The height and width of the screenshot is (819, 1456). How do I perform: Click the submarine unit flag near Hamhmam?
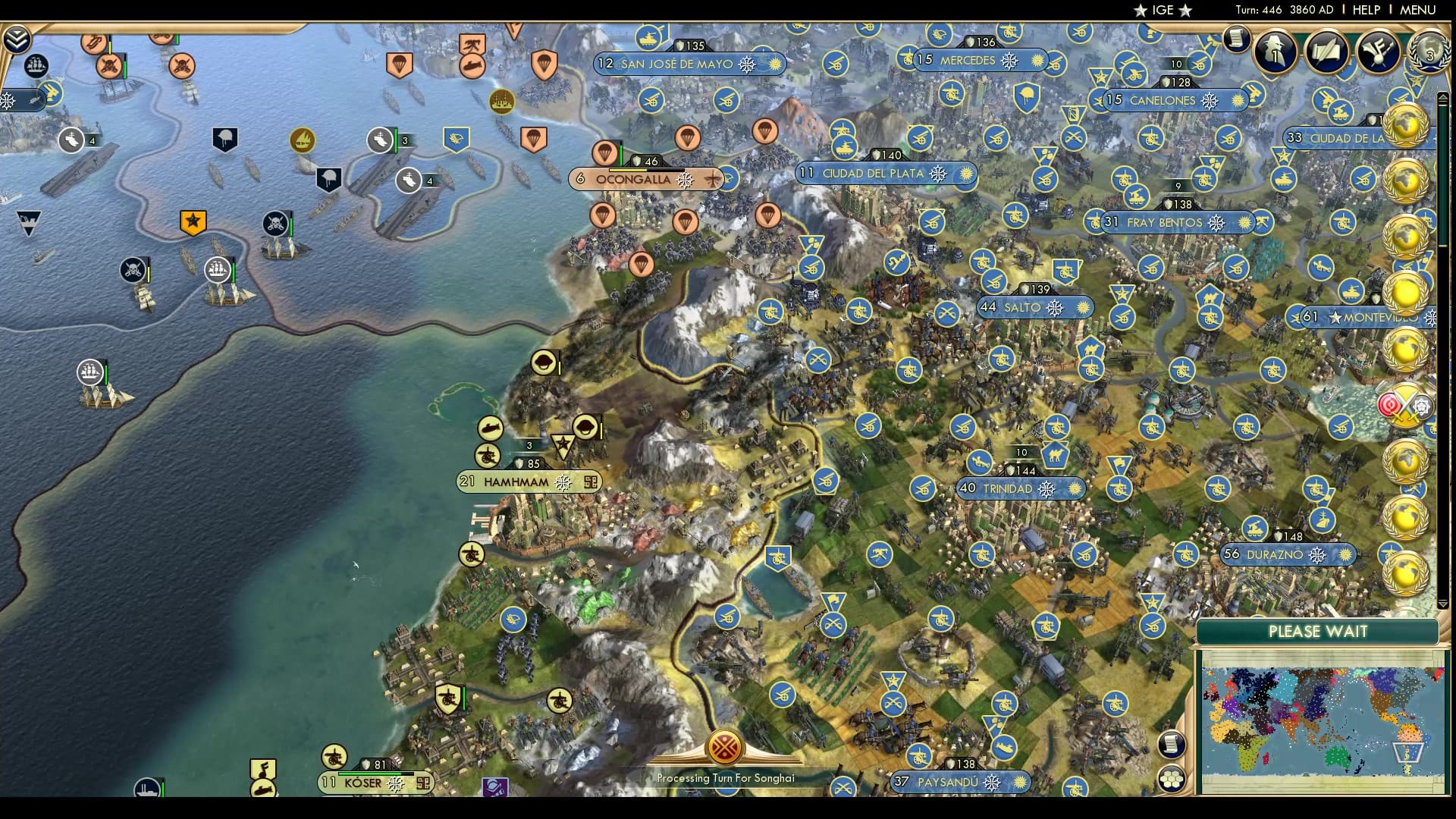(491, 428)
